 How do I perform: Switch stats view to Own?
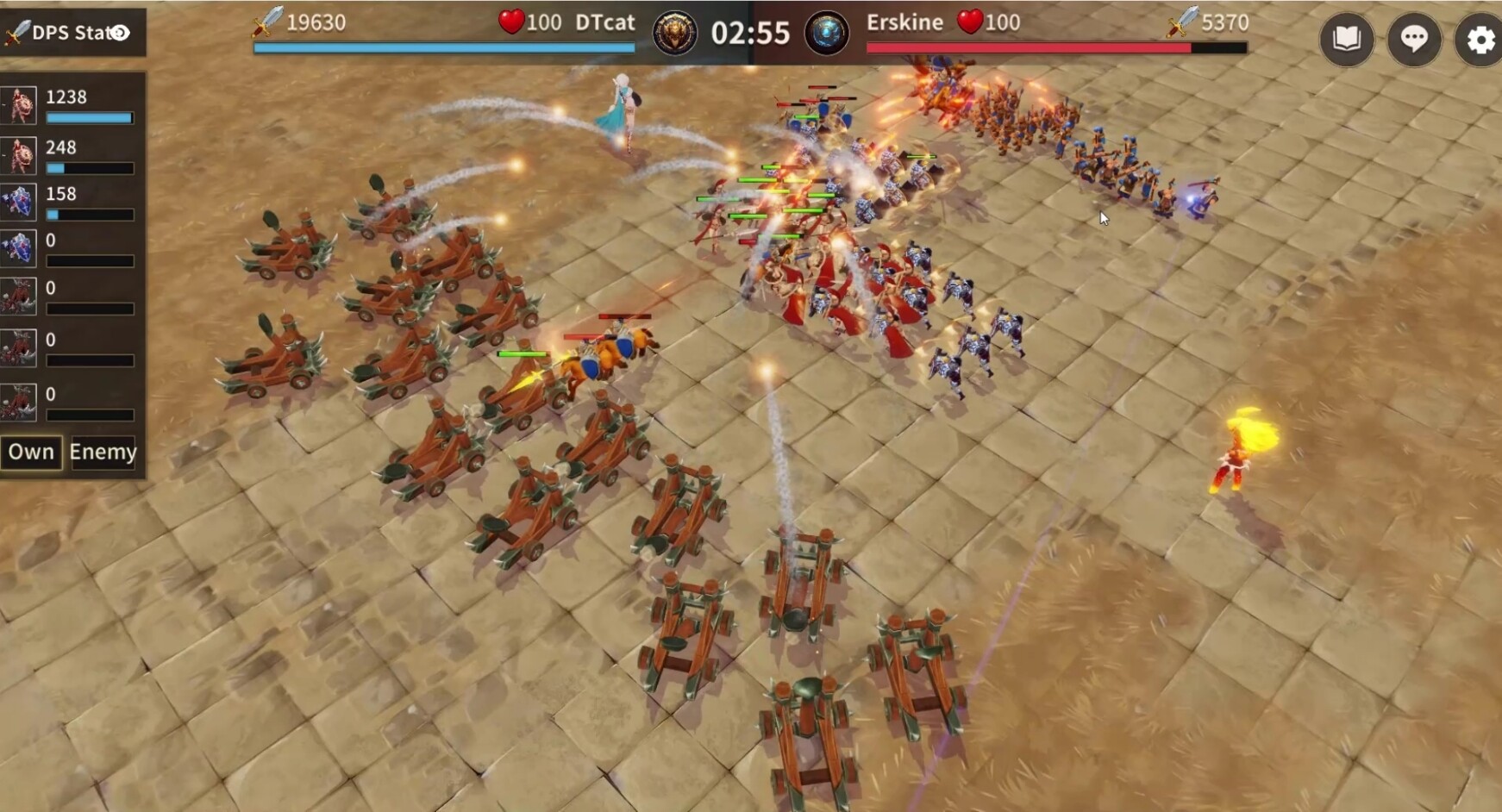coord(32,452)
